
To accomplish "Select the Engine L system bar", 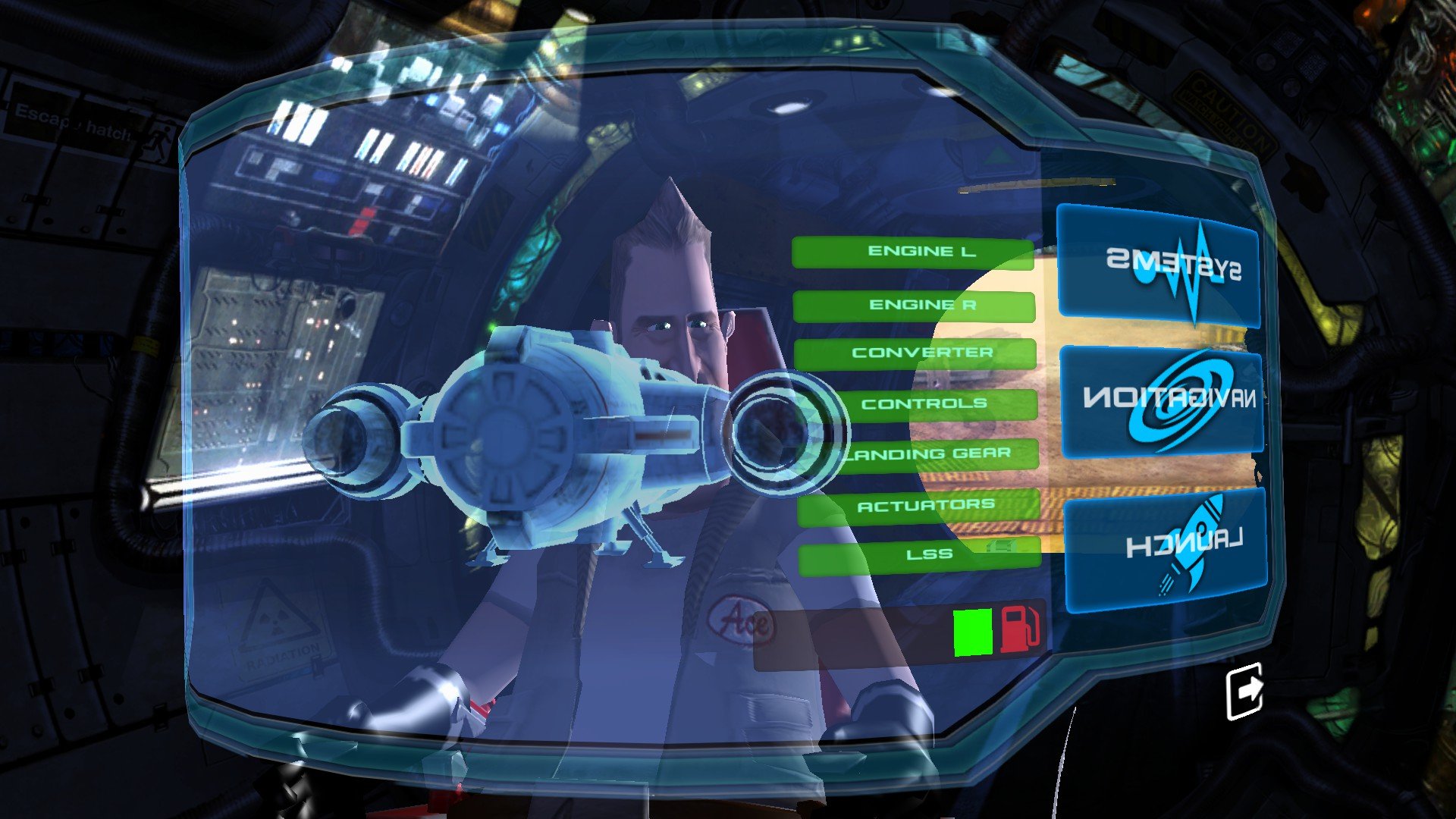I will 913,253.
